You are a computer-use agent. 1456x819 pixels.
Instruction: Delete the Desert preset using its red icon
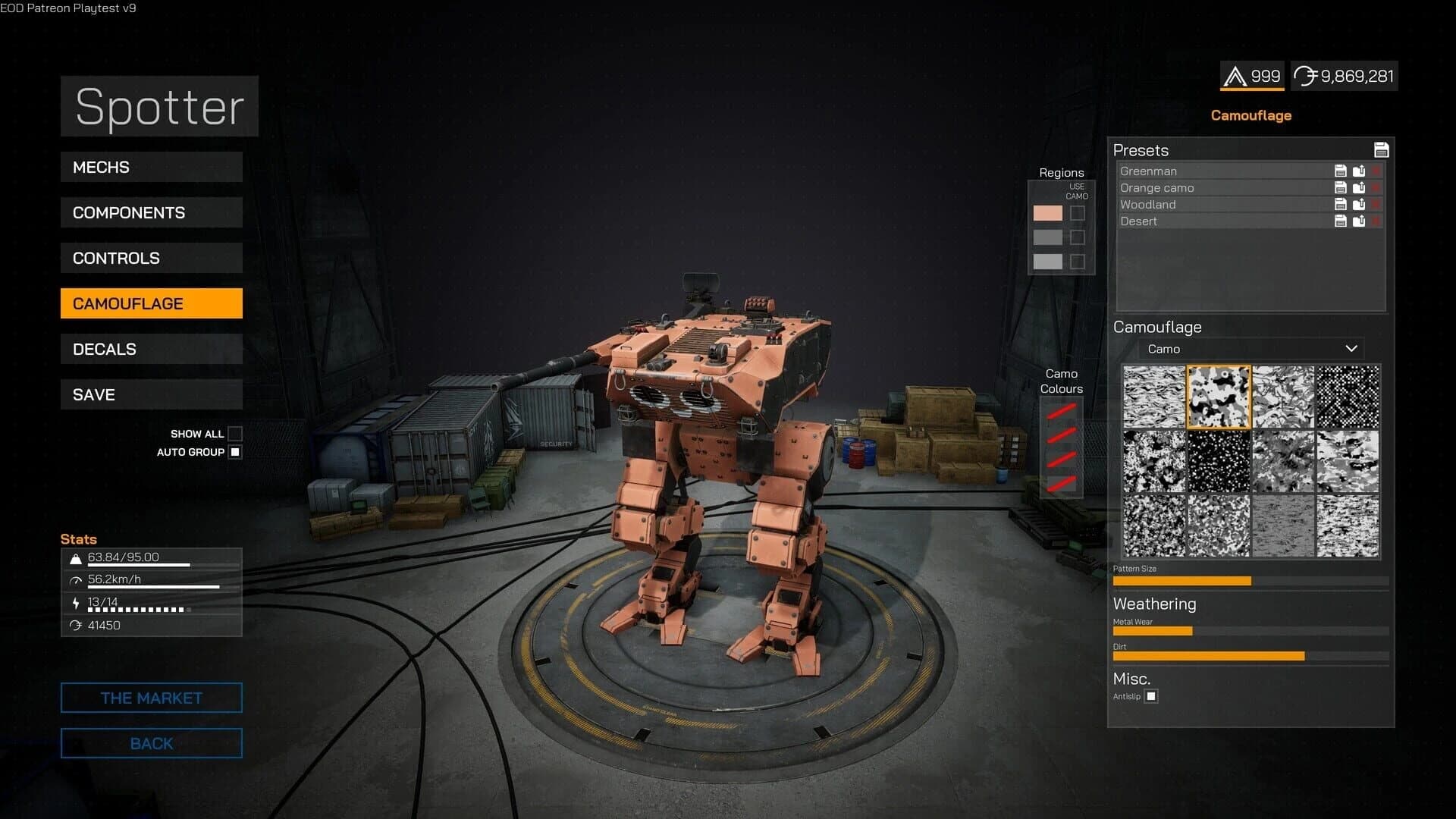(x=1375, y=221)
